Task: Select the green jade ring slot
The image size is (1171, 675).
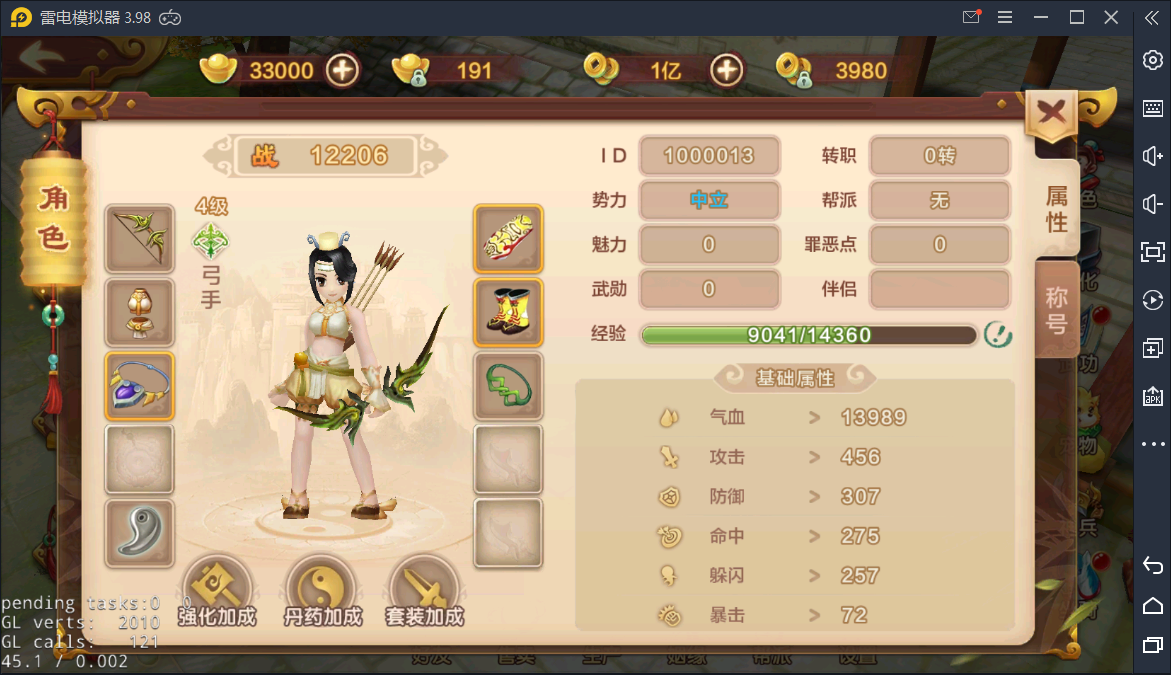Action: click(509, 385)
